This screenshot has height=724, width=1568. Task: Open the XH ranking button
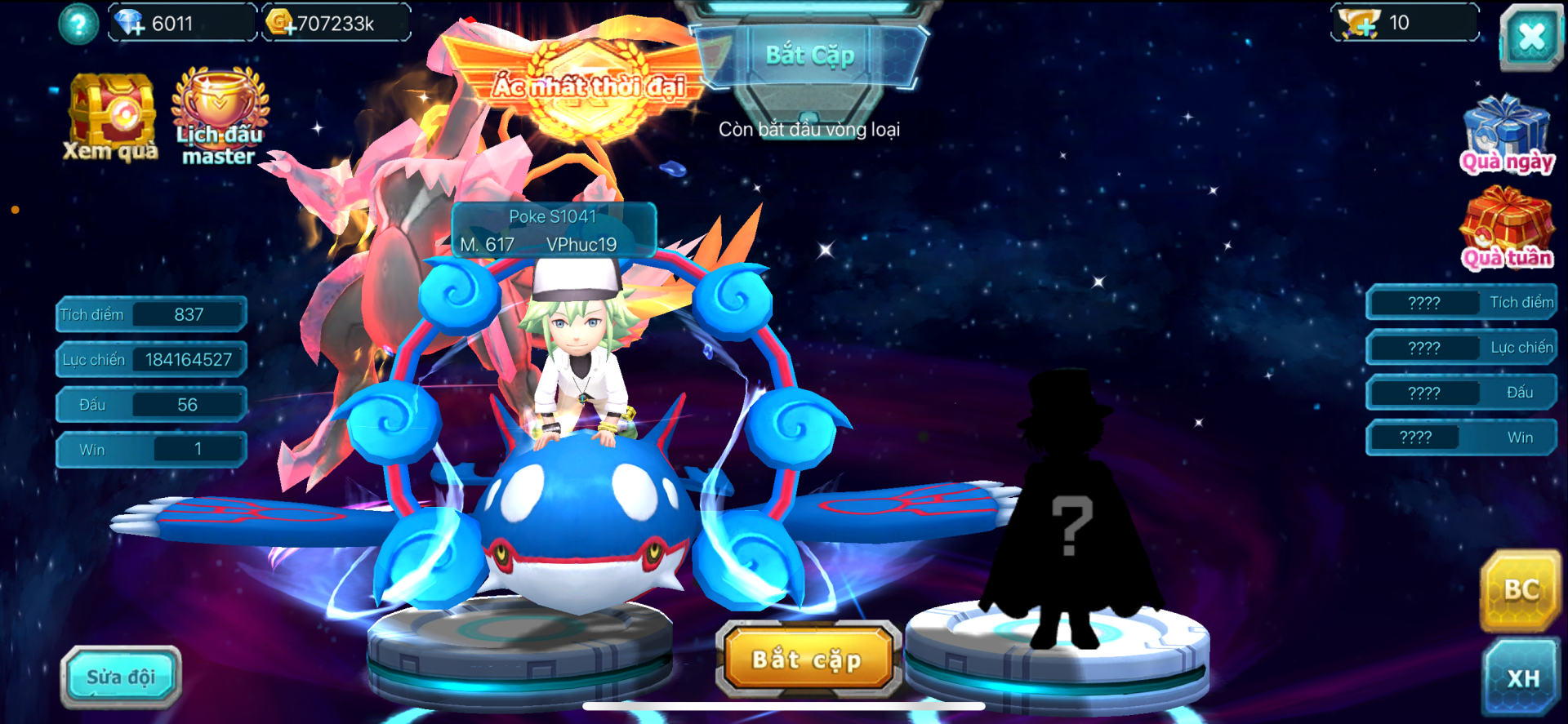coord(1522,678)
